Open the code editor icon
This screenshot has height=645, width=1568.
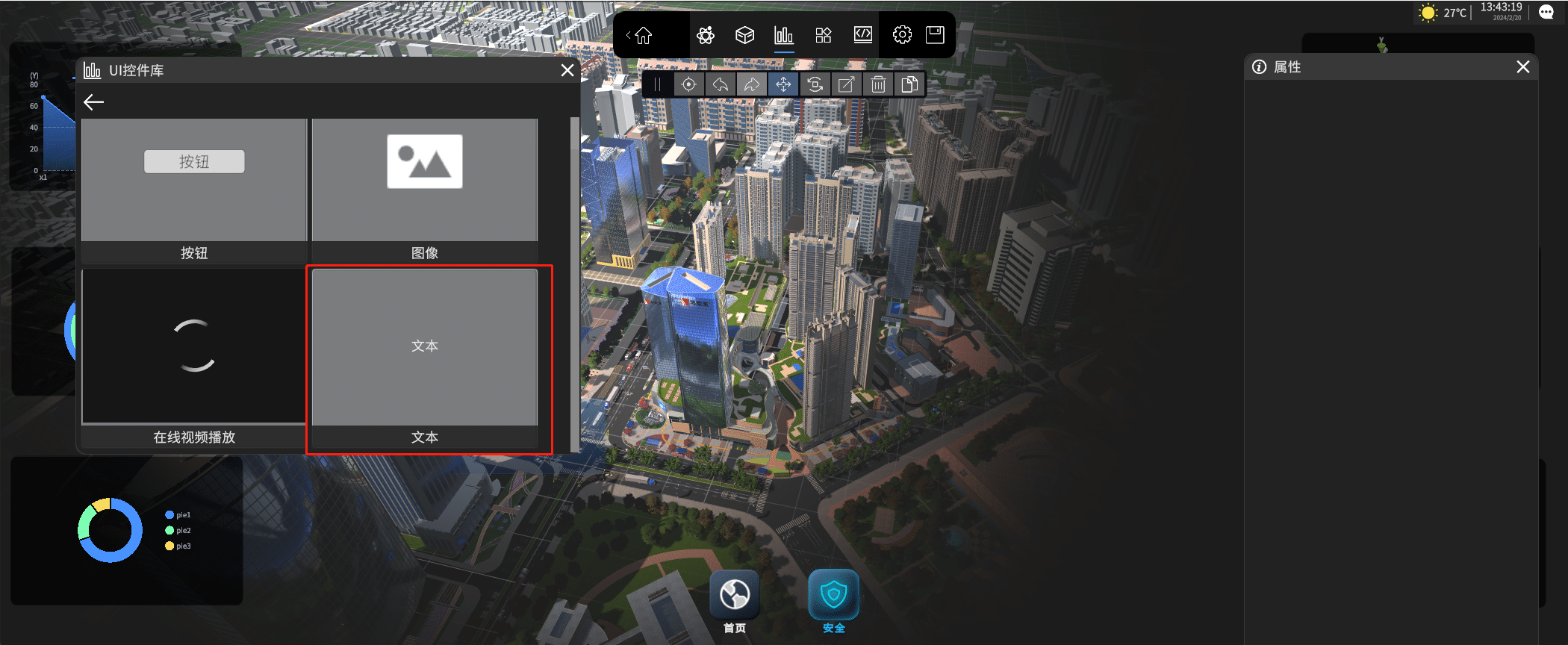click(x=862, y=35)
